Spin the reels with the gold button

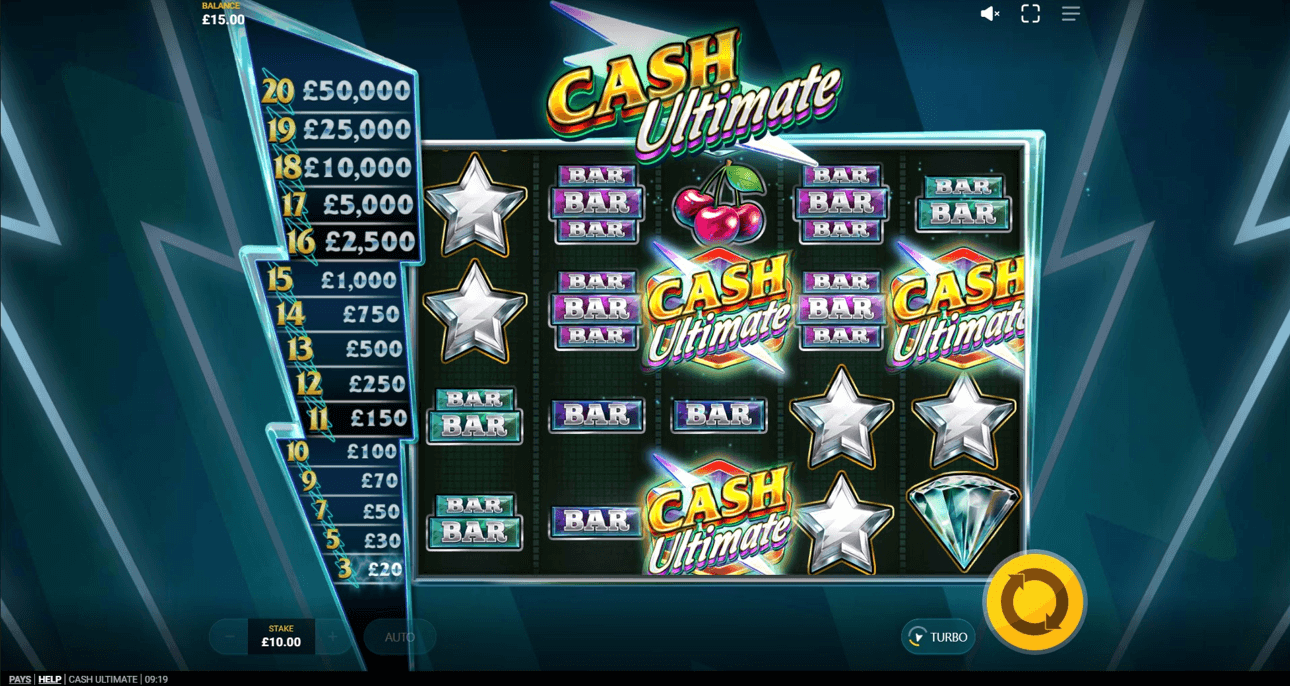click(x=1035, y=602)
